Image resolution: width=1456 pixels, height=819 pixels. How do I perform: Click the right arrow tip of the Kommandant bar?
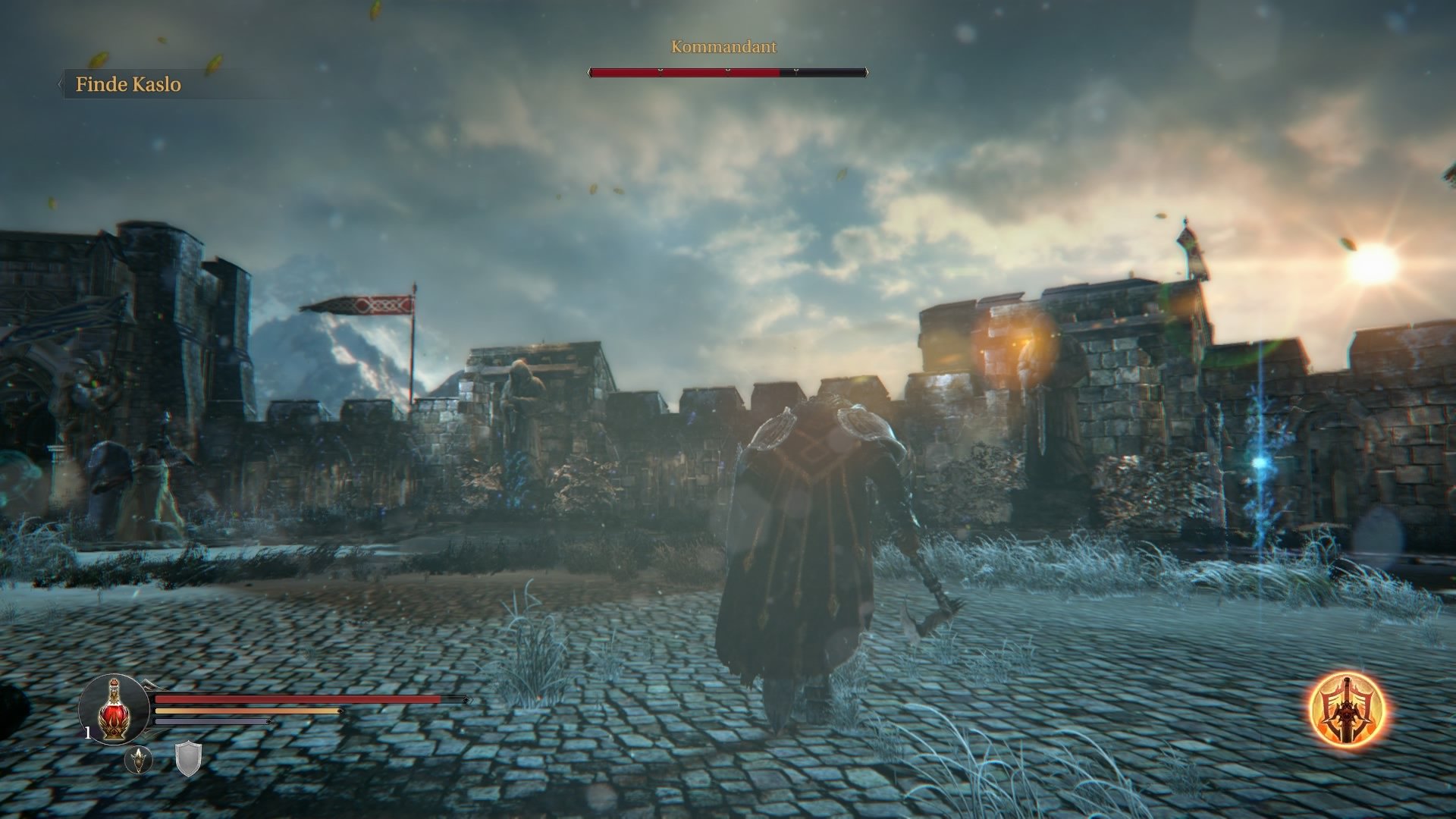[x=868, y=72]
